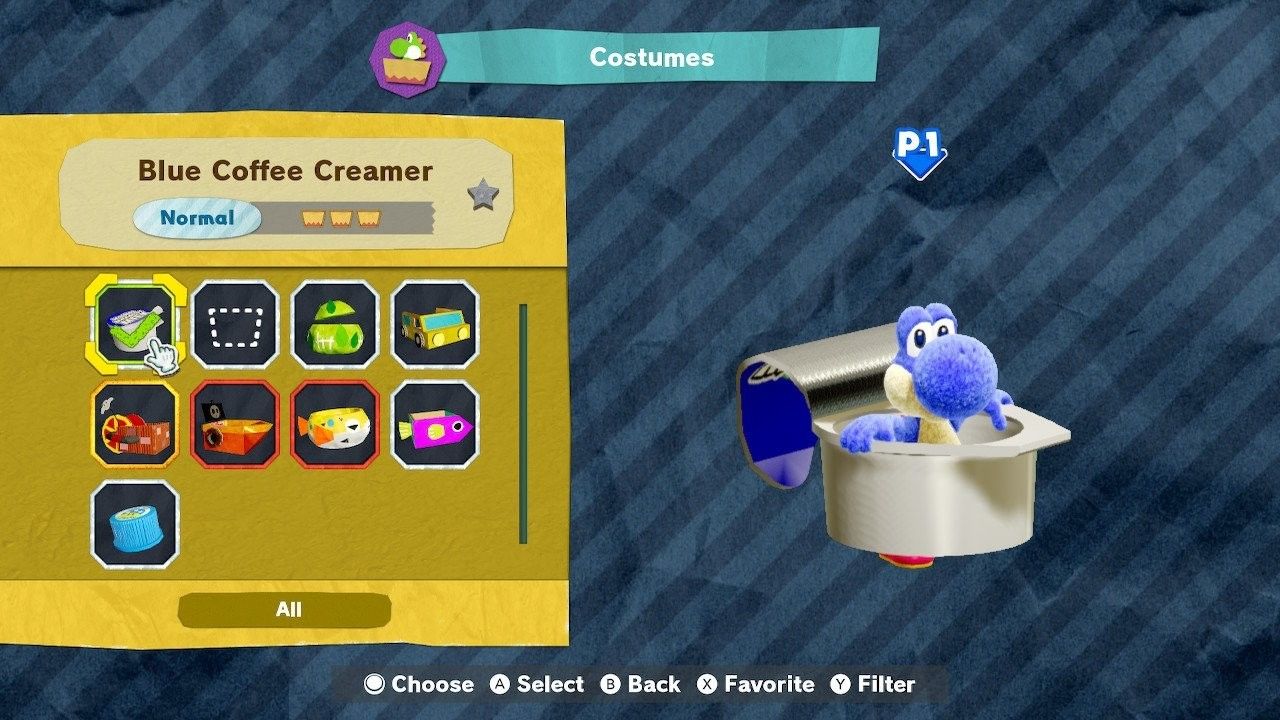Screen dimensions: 1280x720
Task: Choose the empty dashed-outline costume slot
Action: [234, 324]
